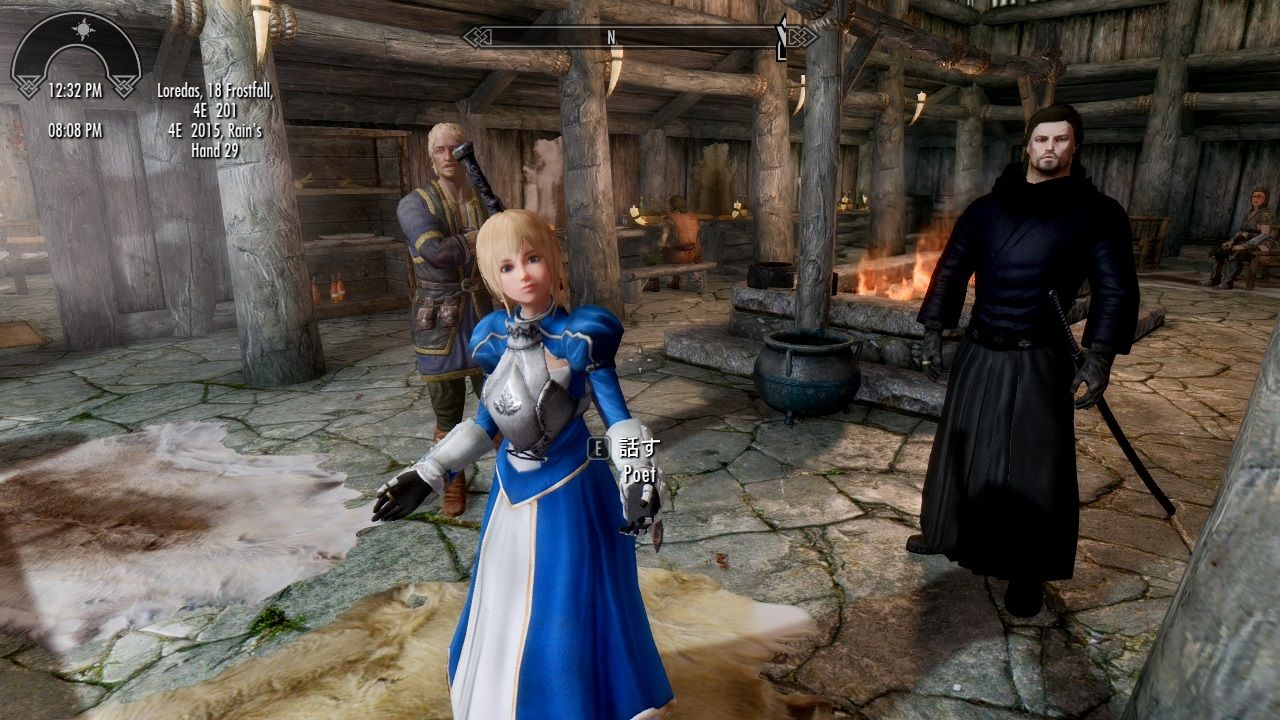
Task: Click the 4E 2015 Rain's Hand 29 date
Action: (217, 140)
